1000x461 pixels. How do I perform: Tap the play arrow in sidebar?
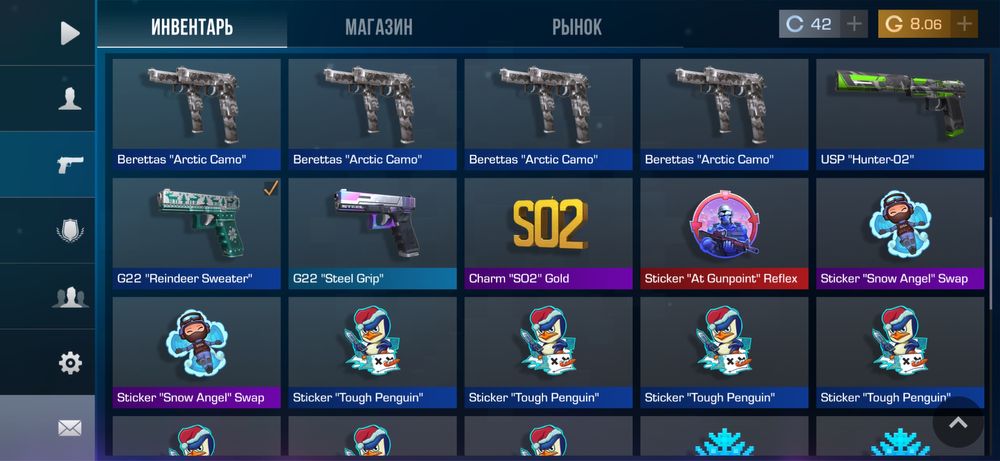69,33
